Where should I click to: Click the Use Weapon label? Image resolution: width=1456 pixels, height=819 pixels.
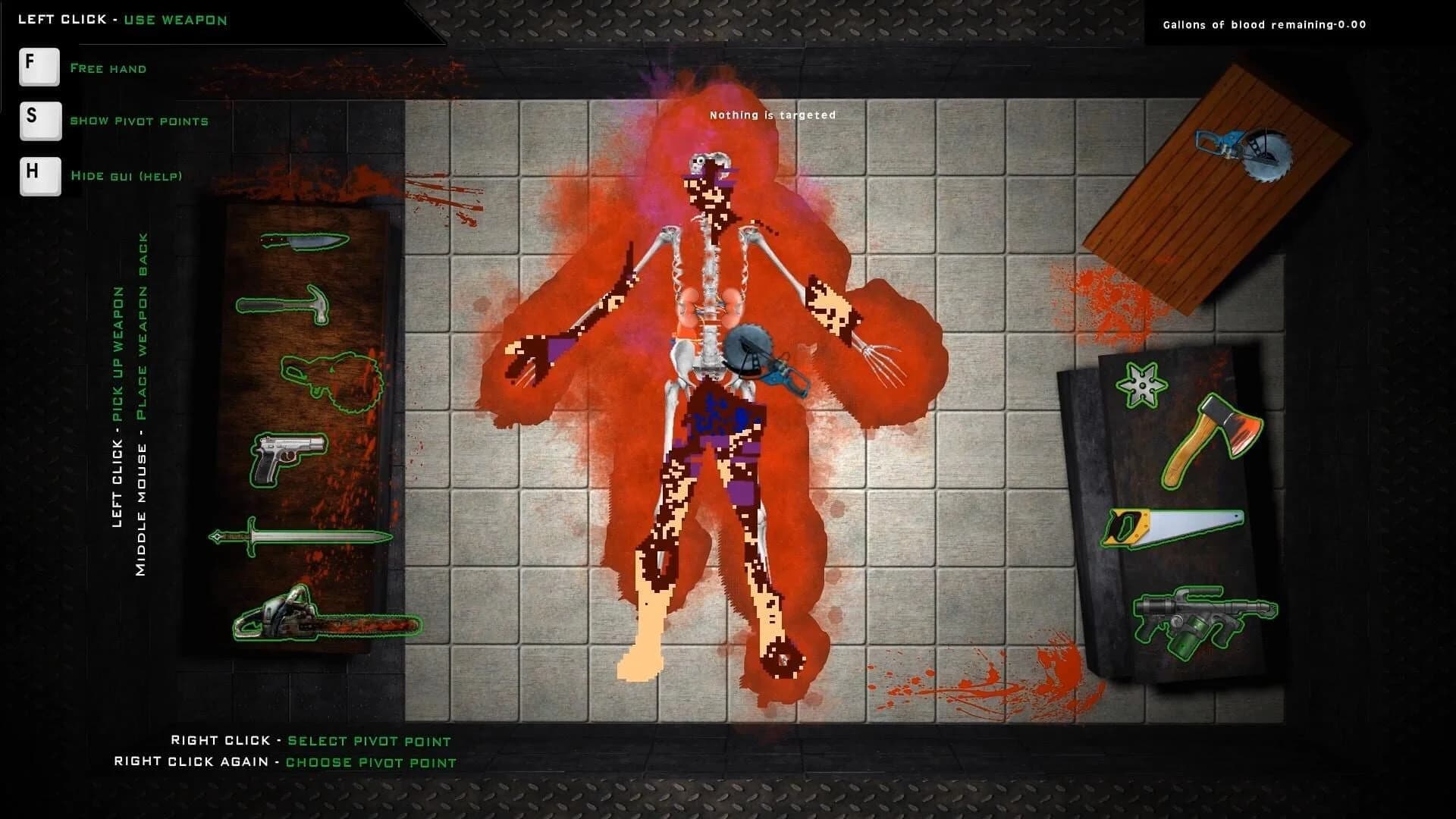click(174, 20)
